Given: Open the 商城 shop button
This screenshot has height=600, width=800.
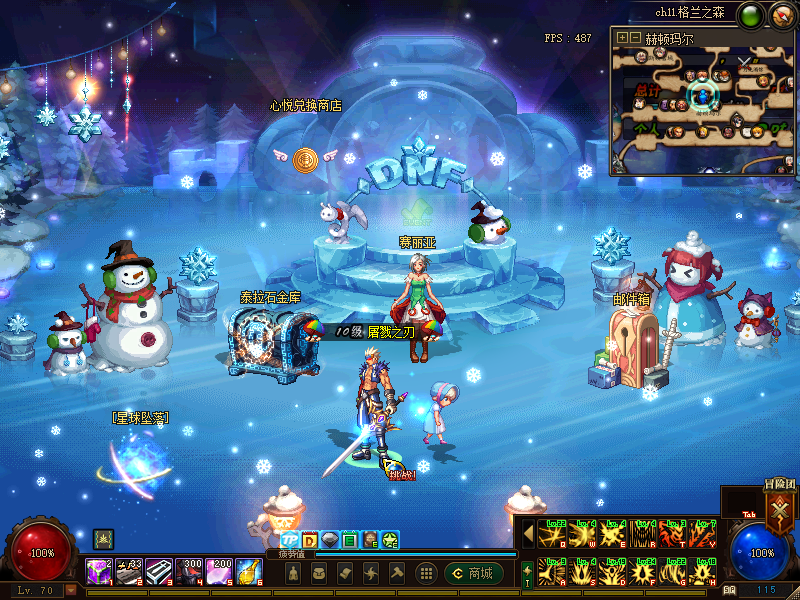Looking at the screenshot, I should click(474, 573).
